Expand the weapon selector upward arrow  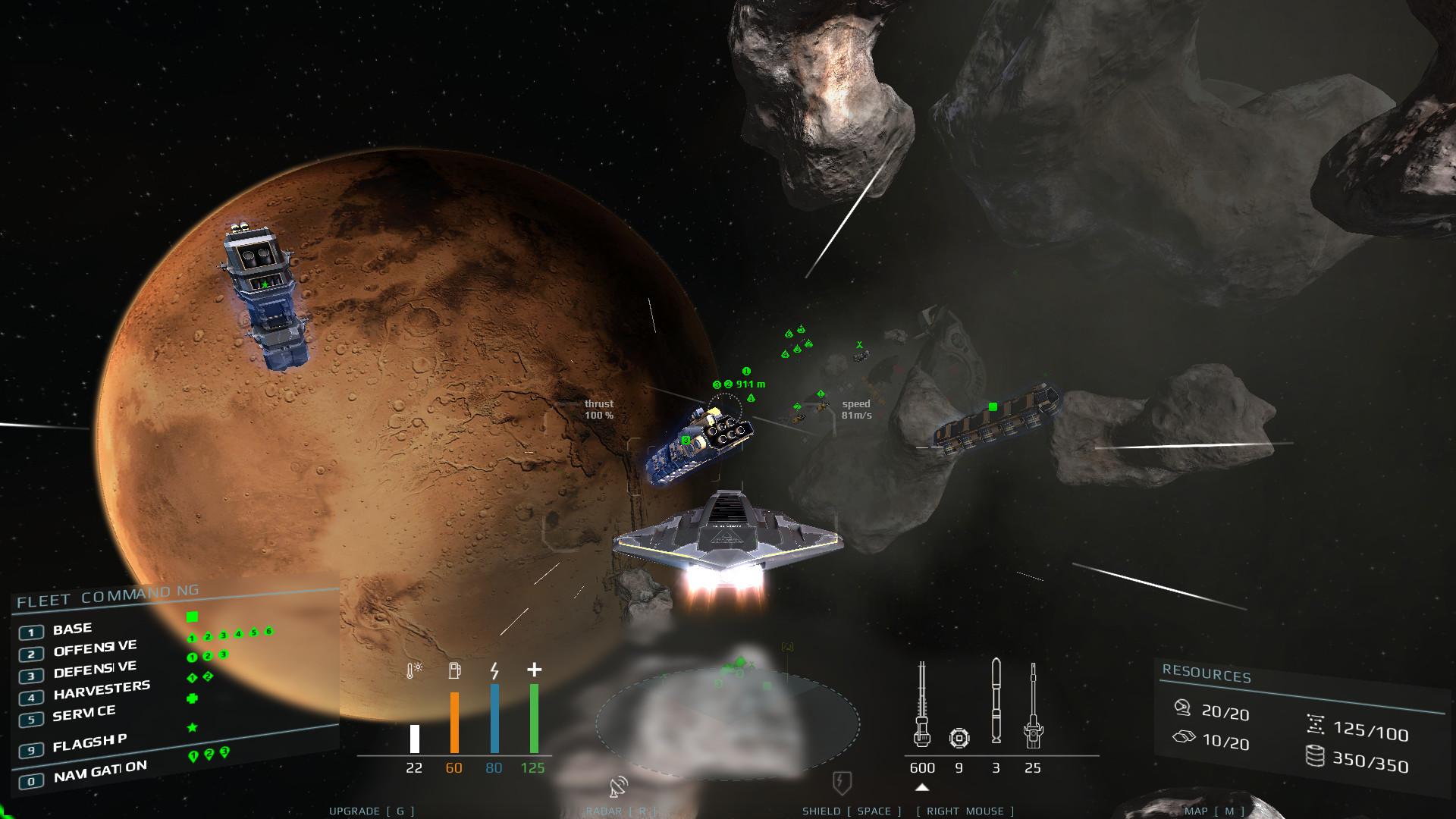(922, 787)
